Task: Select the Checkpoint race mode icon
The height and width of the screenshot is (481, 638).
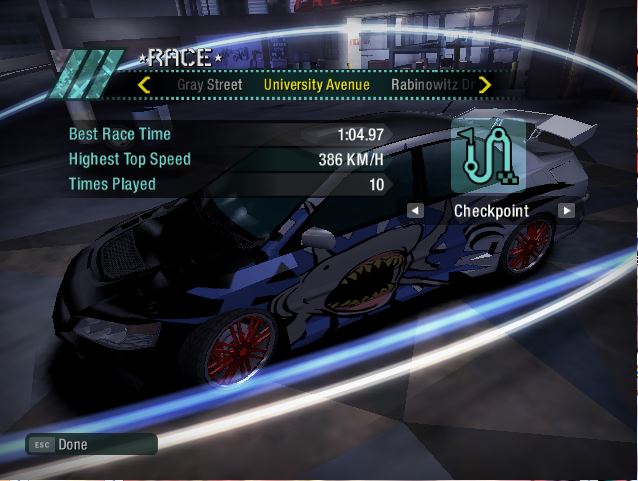Action: click(x=489, y=155)
